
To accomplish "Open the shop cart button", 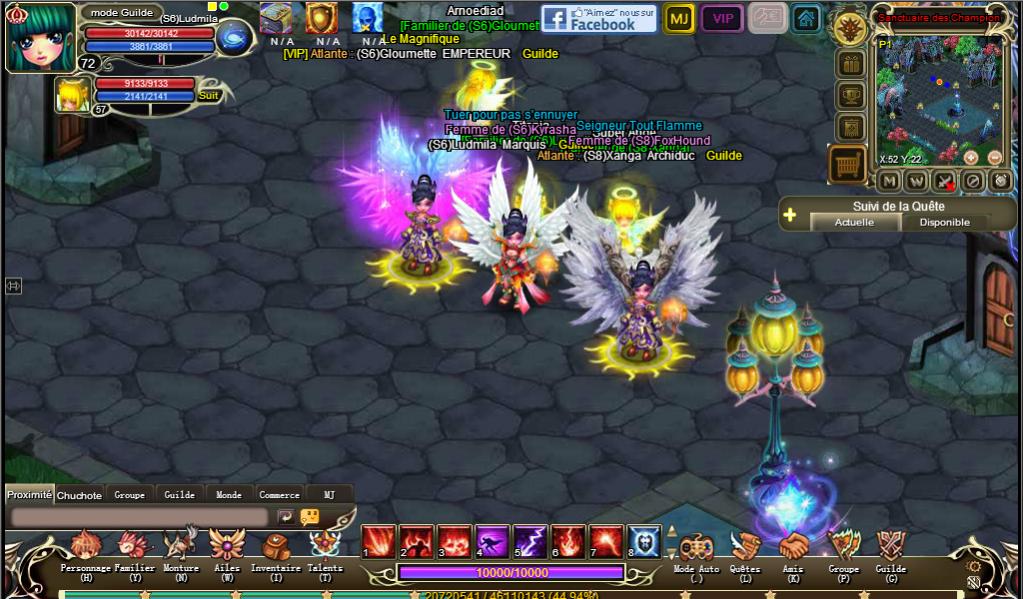I will [848, 164].
